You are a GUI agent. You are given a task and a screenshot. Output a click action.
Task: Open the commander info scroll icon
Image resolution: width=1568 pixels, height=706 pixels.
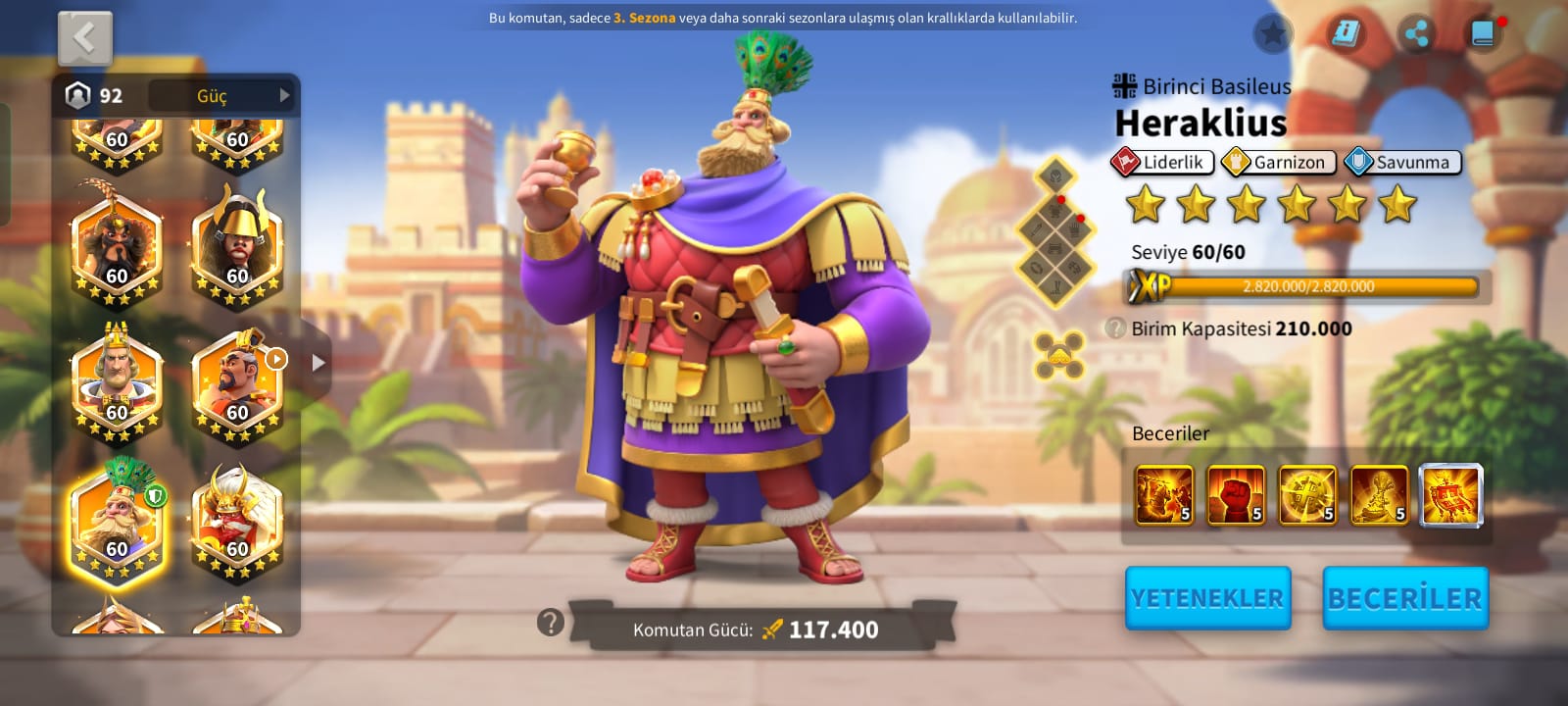[x=1346, y=35]
